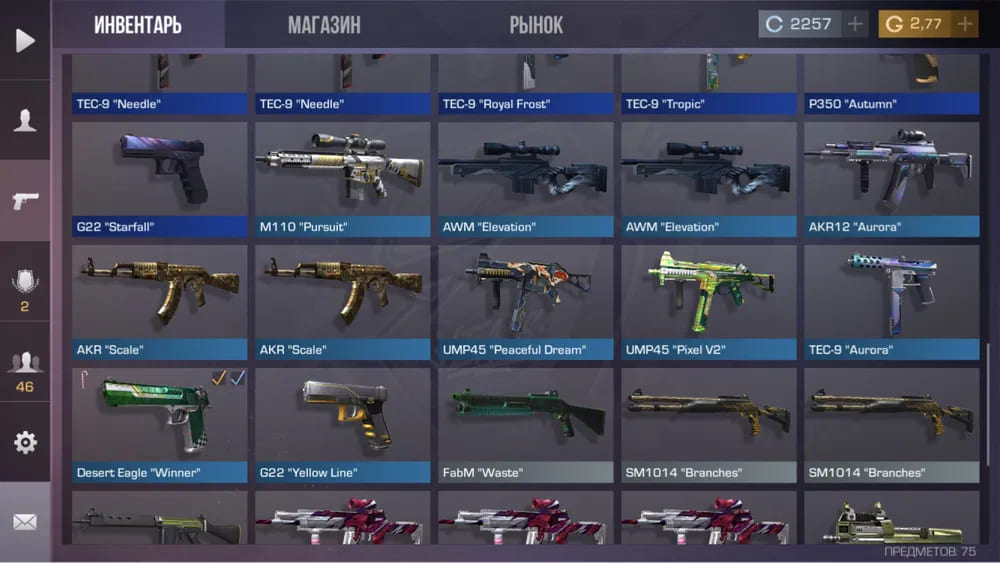
Task: Select the Инвентарь tab
Action: coord(138,25)
